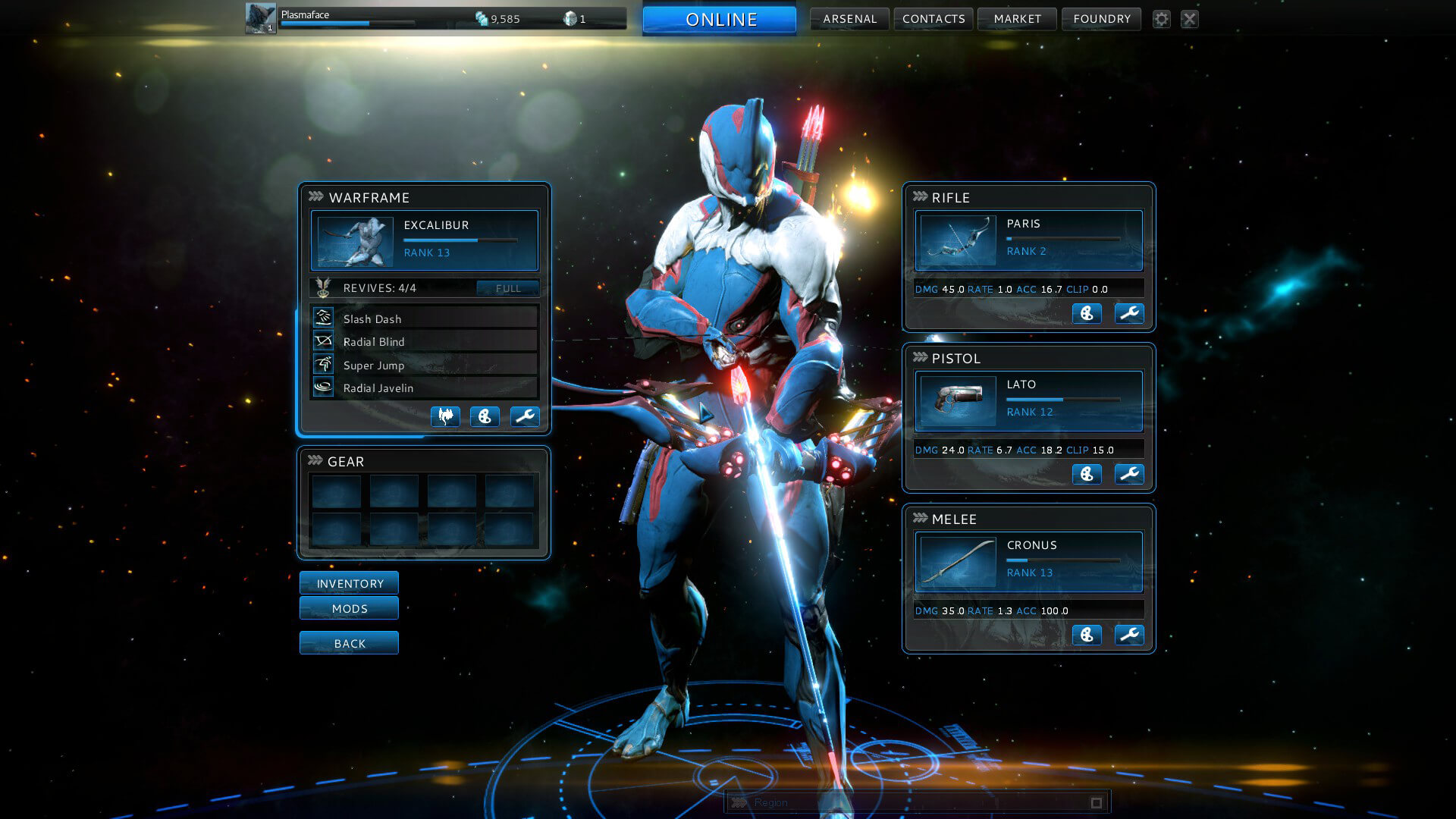1456x819 pixels.
Task: Pick the Cronus melee weapon slot
Action: (1028, 562)
